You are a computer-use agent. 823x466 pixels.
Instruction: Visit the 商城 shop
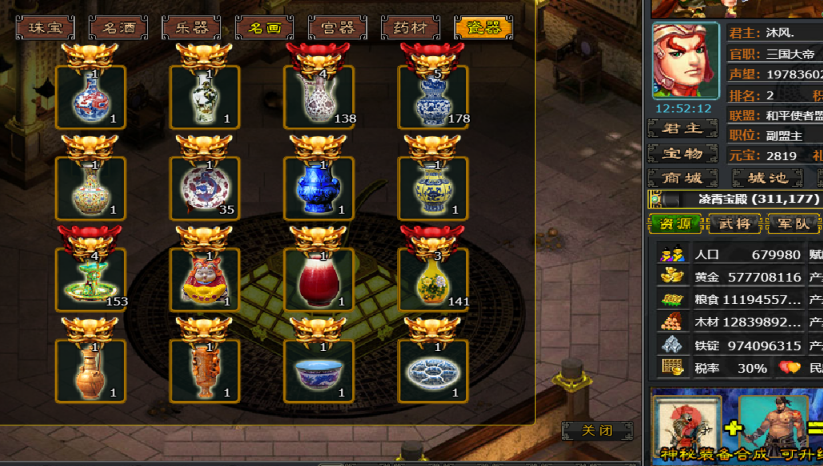[x=683, y=178]
